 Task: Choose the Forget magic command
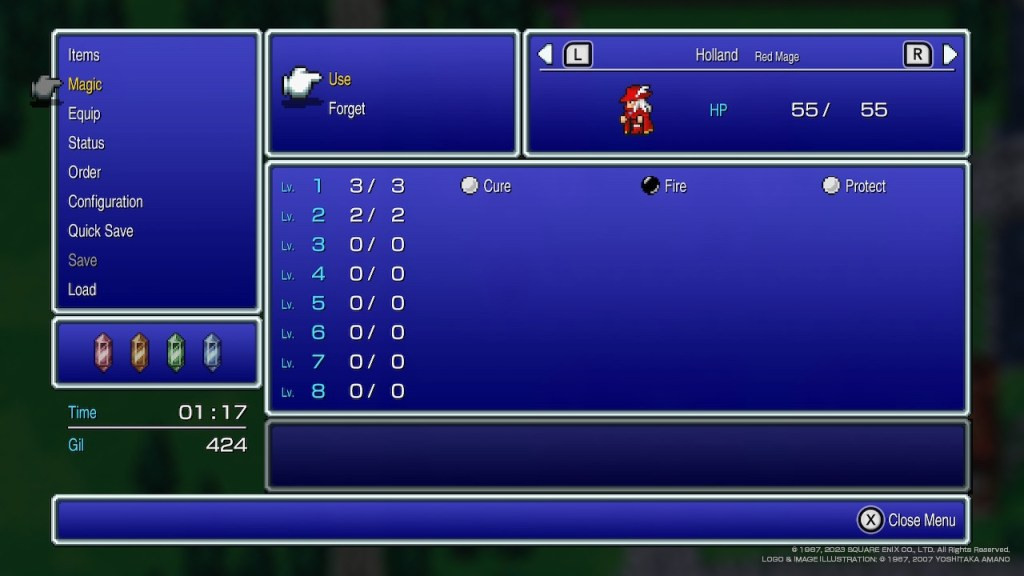(347, 108)
